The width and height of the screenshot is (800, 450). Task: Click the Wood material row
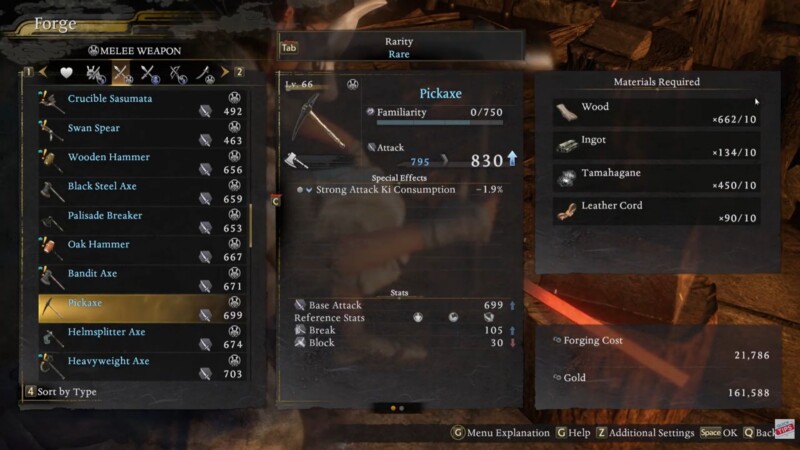tap(656, 112)
